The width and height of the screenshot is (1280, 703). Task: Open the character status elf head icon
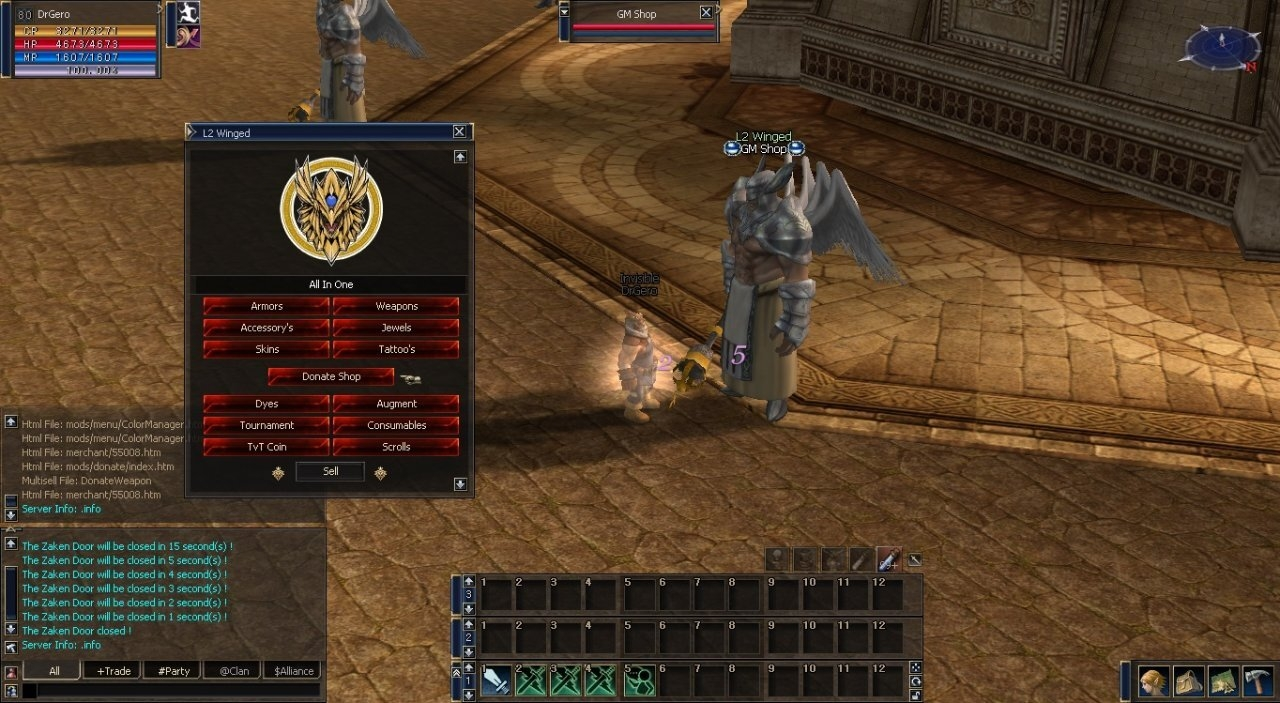coord(1155,682)
